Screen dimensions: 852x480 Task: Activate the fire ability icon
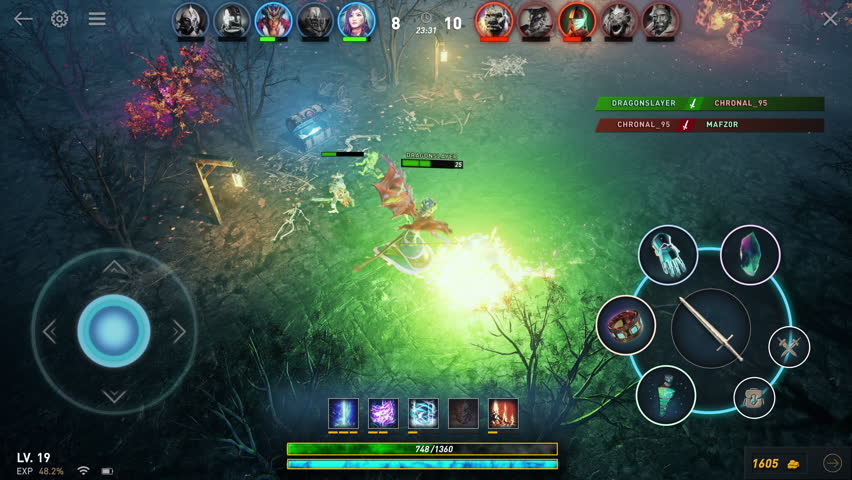(503, 413)
